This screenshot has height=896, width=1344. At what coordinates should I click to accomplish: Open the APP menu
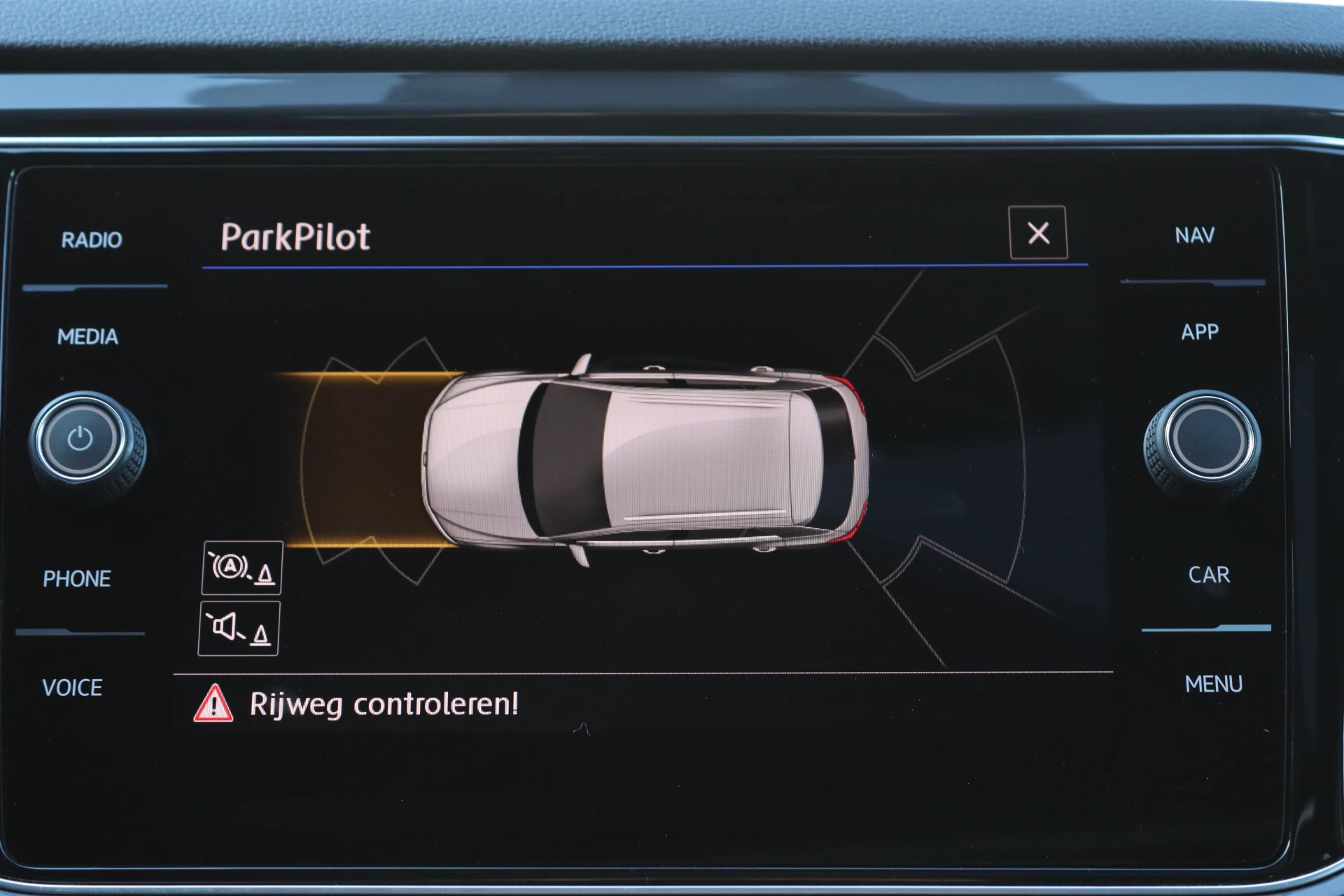click(1199, 332)
